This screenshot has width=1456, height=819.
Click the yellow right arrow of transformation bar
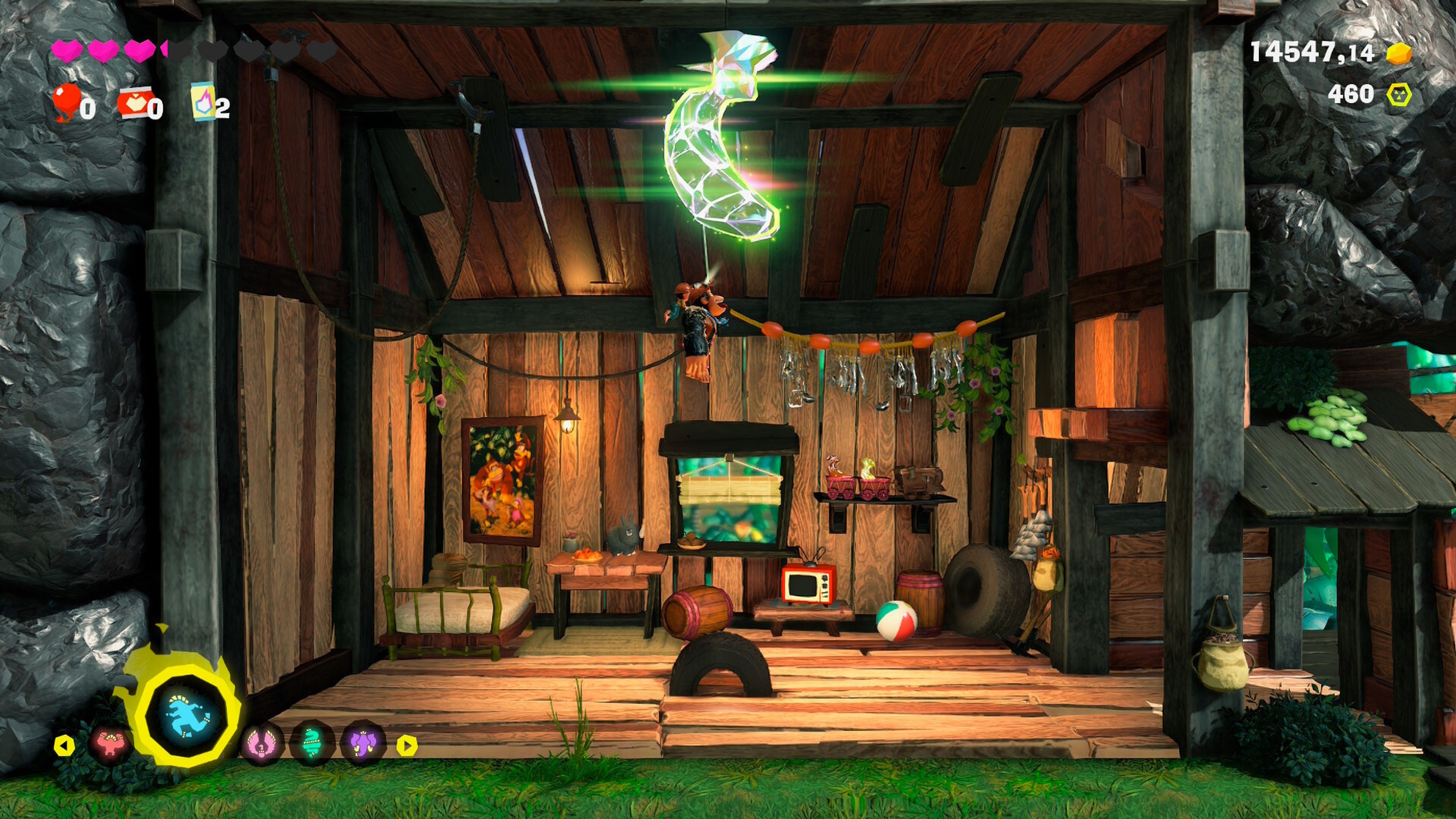406,745
